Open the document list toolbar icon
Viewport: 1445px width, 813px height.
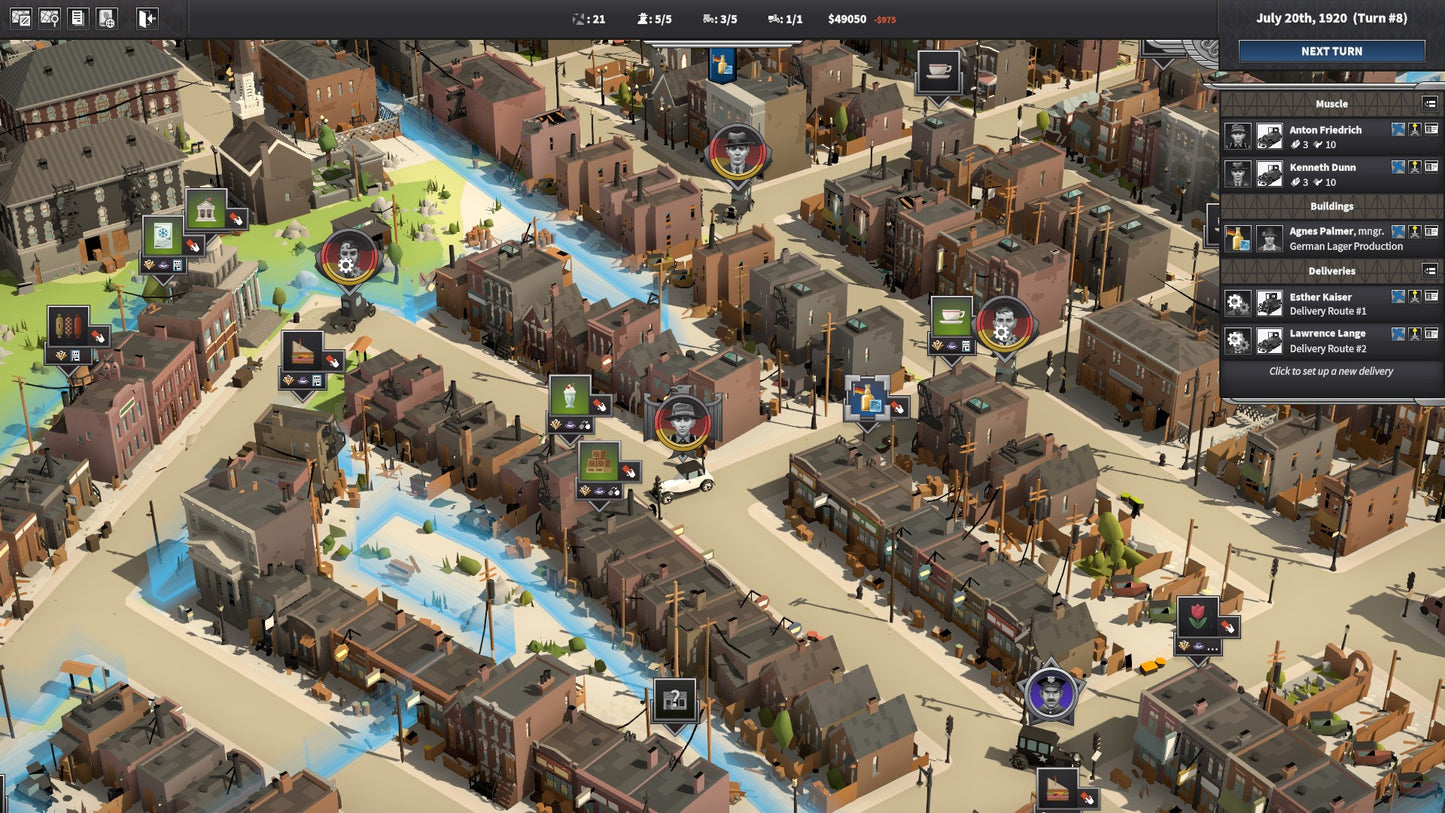pos(77,18)
